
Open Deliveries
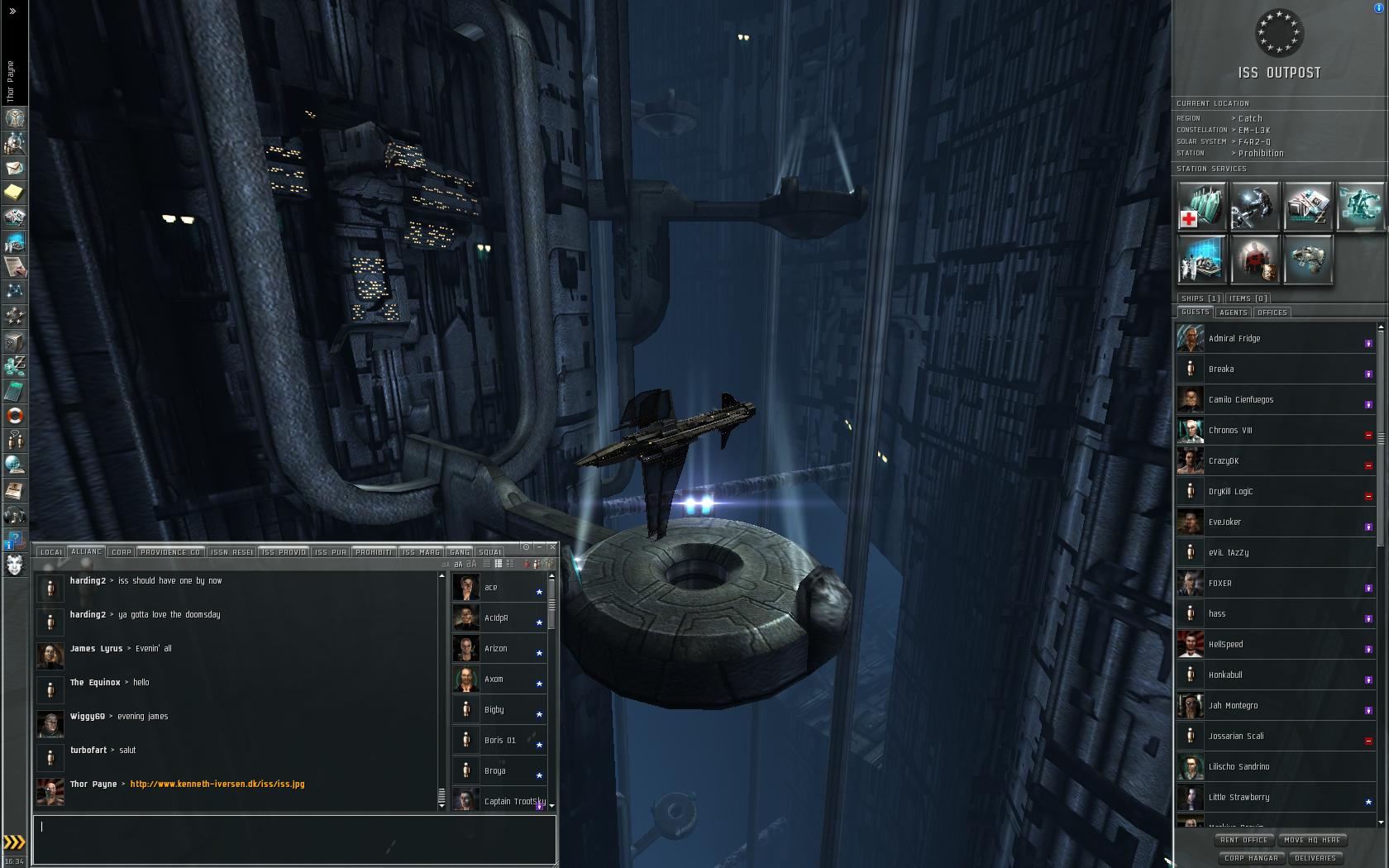pyautogui.click(x=1315, y=858)
